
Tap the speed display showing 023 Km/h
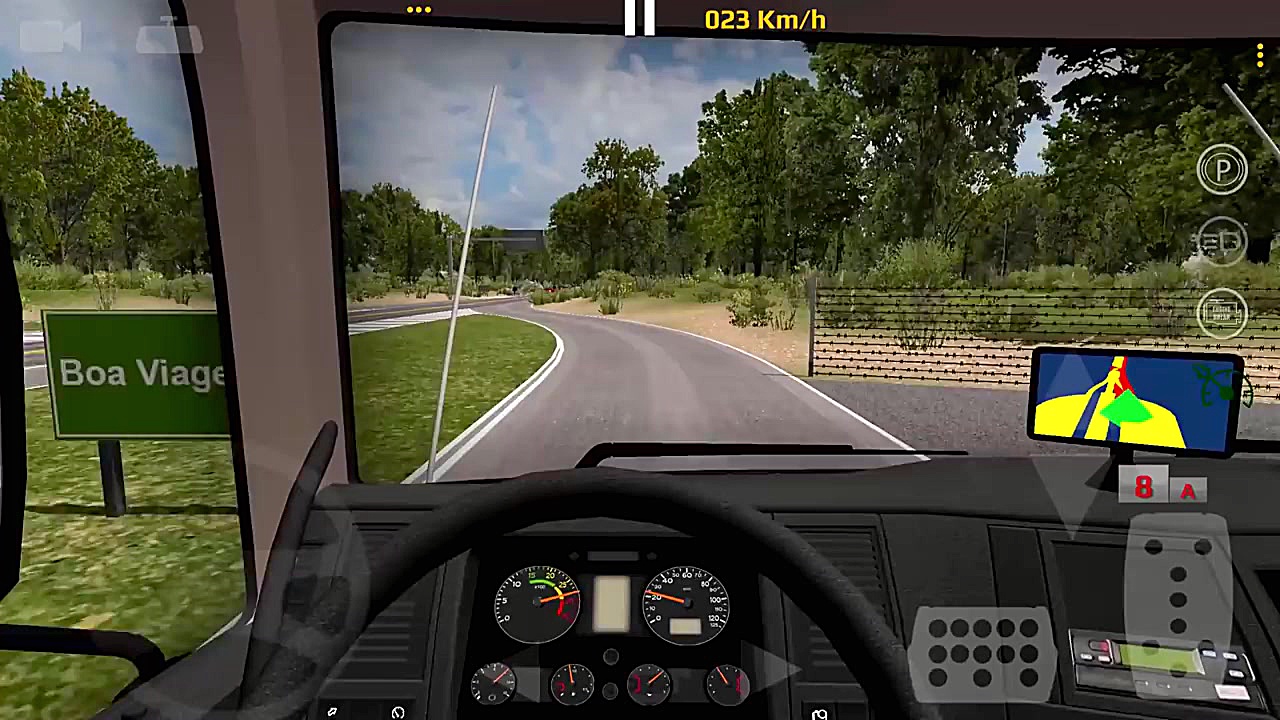[764, 19]
